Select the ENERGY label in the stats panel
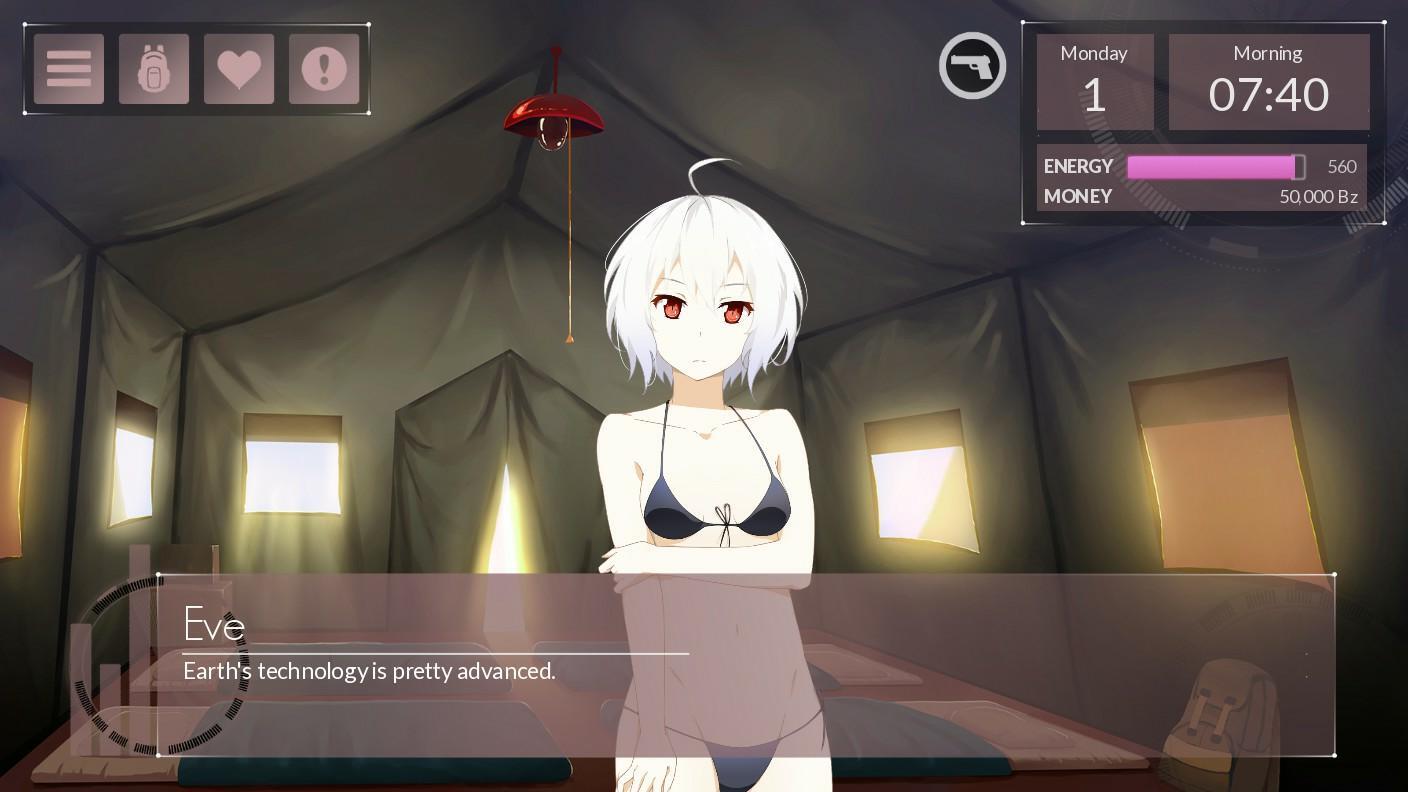The width and height of the screenshot is (1408, 792). (1078, 166)
